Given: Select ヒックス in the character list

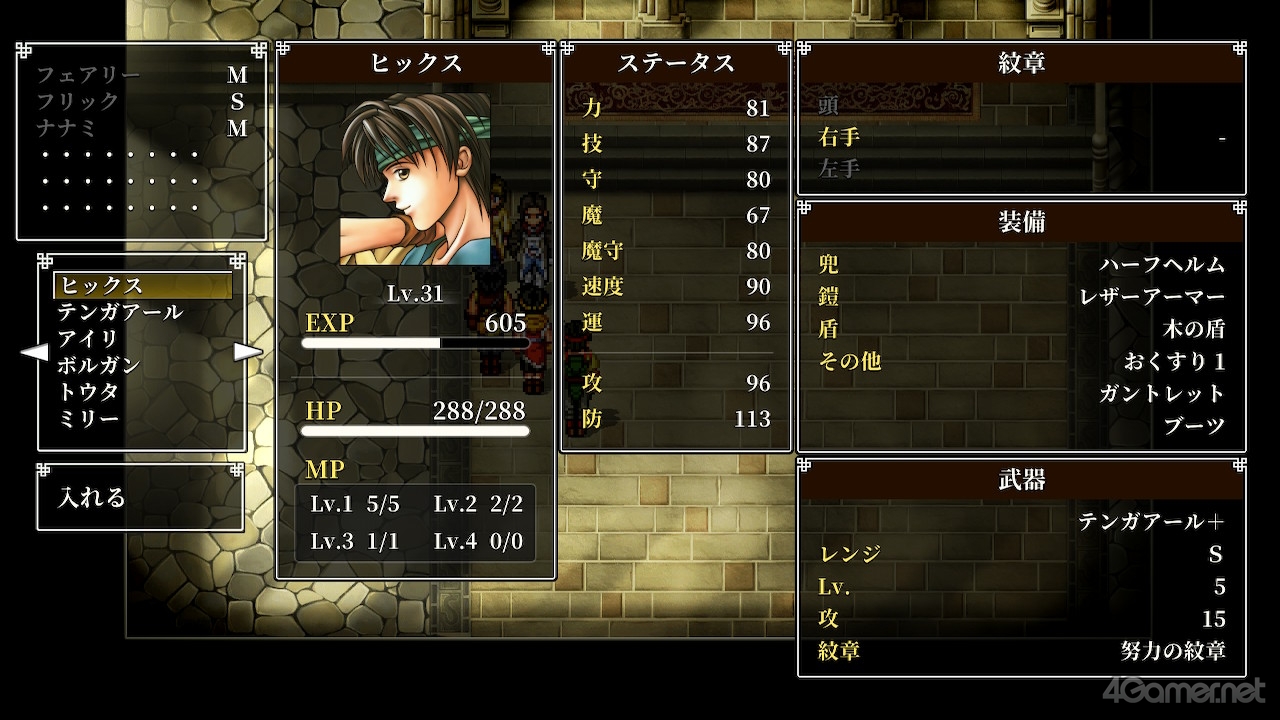Looking at the screenshot, I should click(142, 286).
